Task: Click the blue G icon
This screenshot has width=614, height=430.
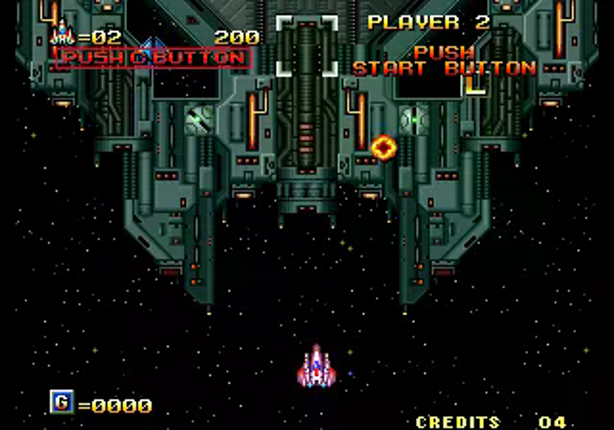Action: click(62, 403)
